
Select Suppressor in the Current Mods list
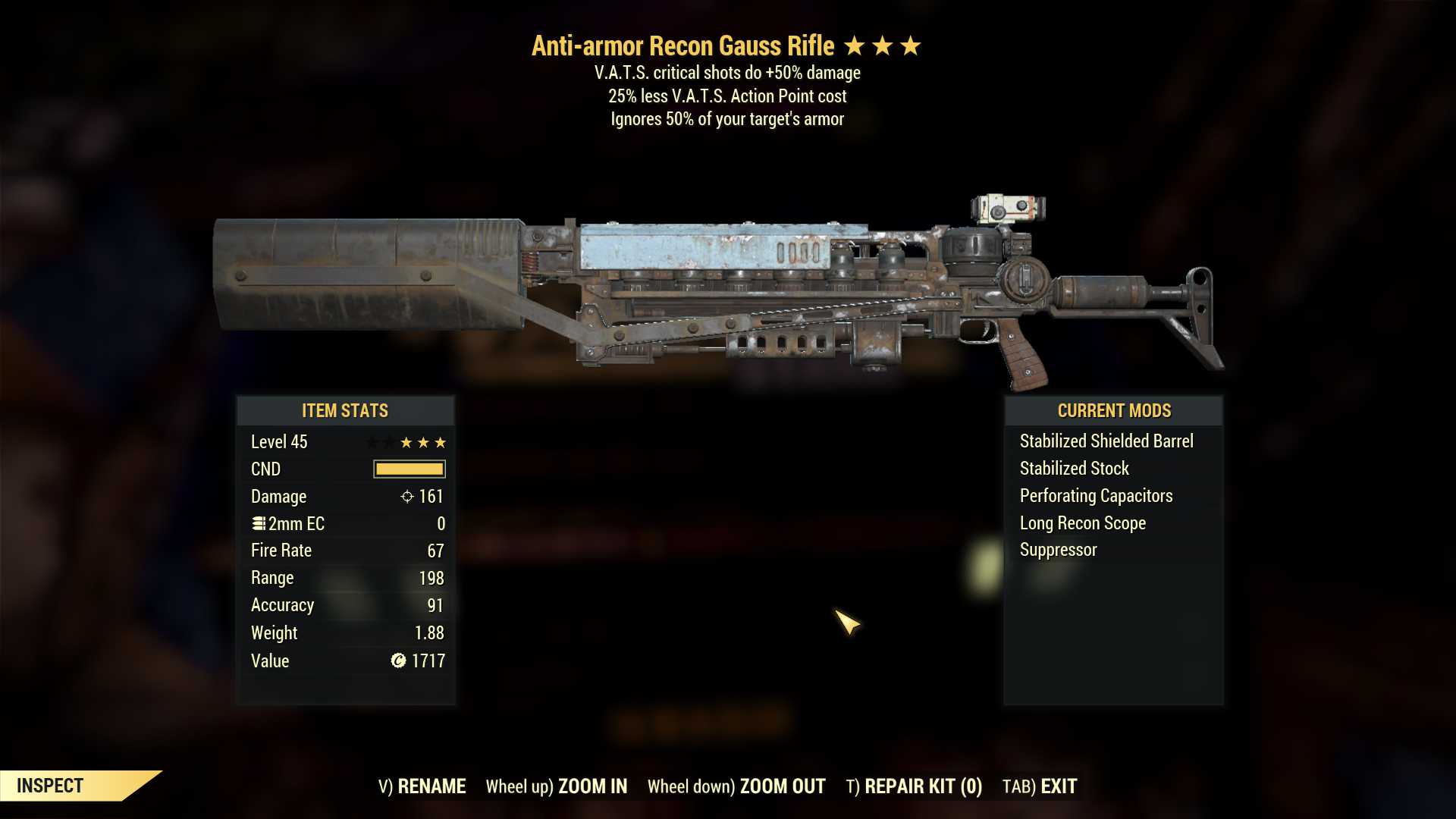click(1057, 550)
